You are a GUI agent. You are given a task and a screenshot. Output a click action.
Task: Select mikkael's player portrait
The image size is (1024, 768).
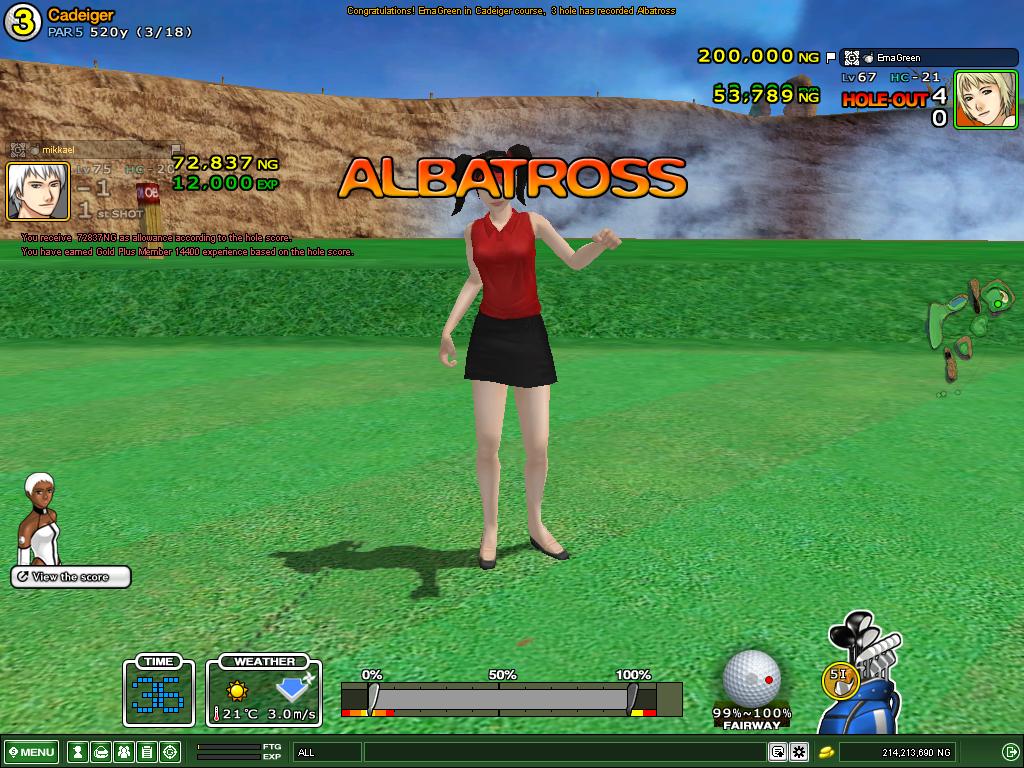pos(38,191)
